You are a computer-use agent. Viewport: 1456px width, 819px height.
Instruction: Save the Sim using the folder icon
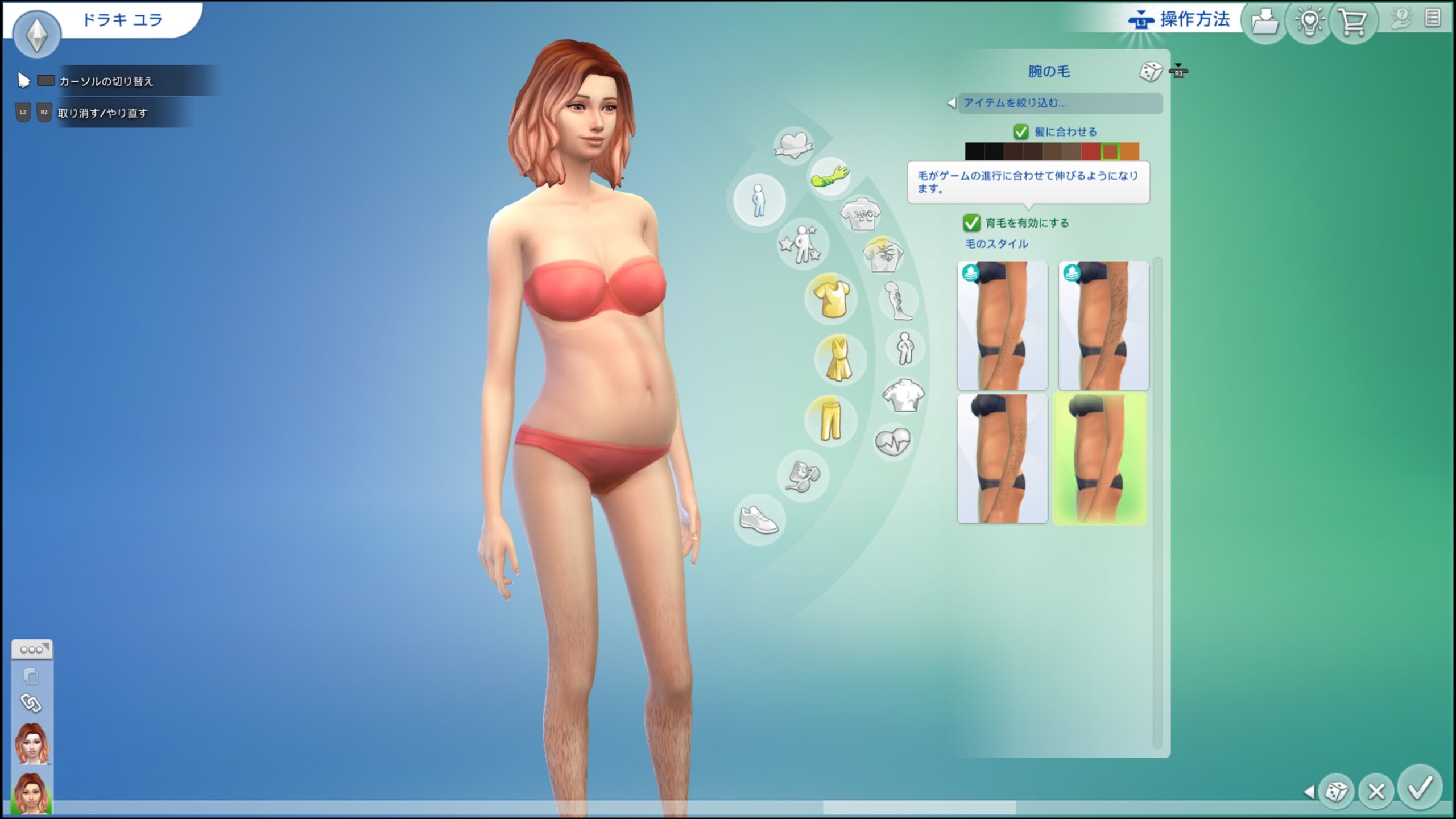[x=1265, y=23]
